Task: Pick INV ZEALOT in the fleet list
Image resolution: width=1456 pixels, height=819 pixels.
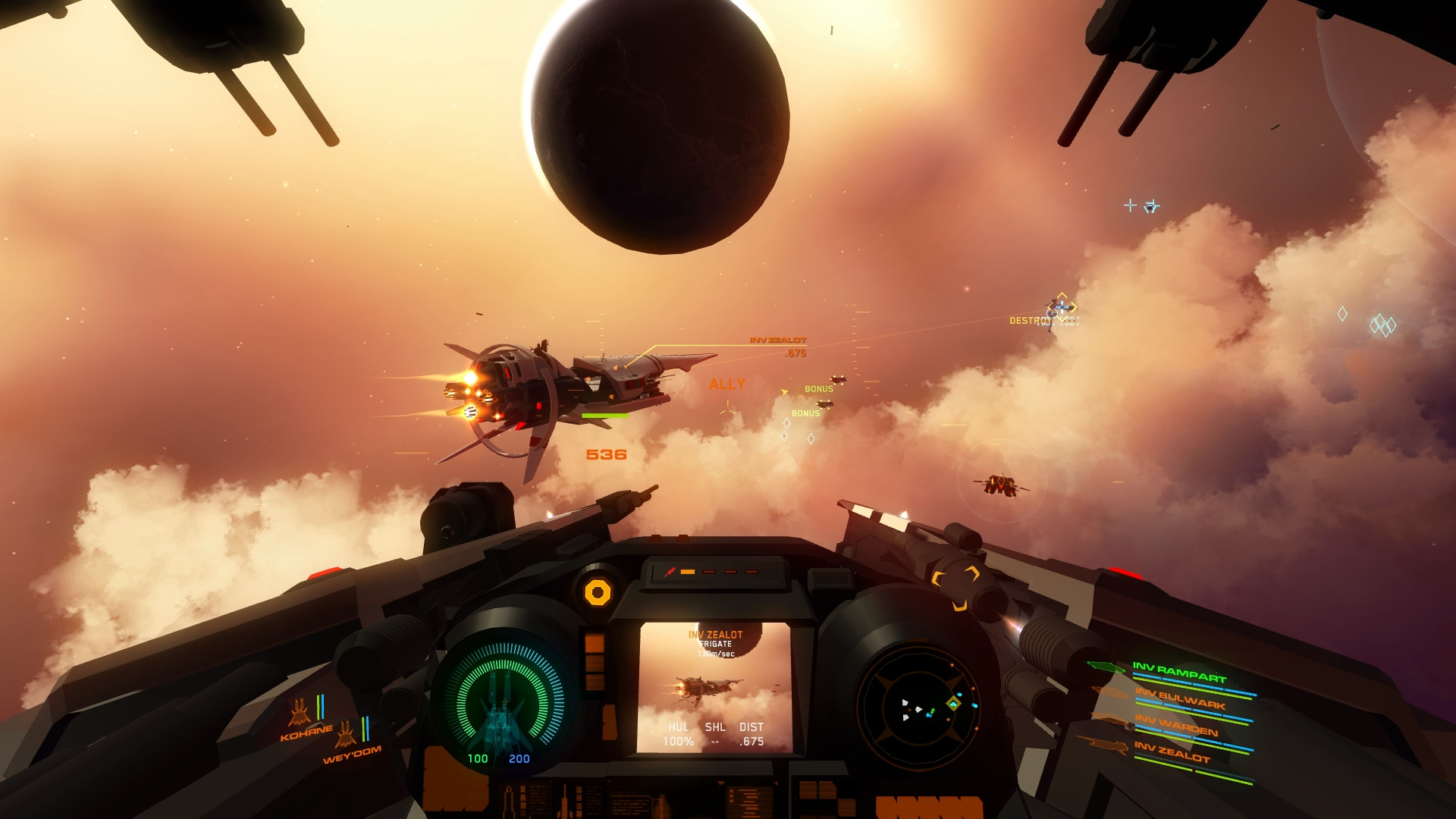Action: coord(1172,752)
